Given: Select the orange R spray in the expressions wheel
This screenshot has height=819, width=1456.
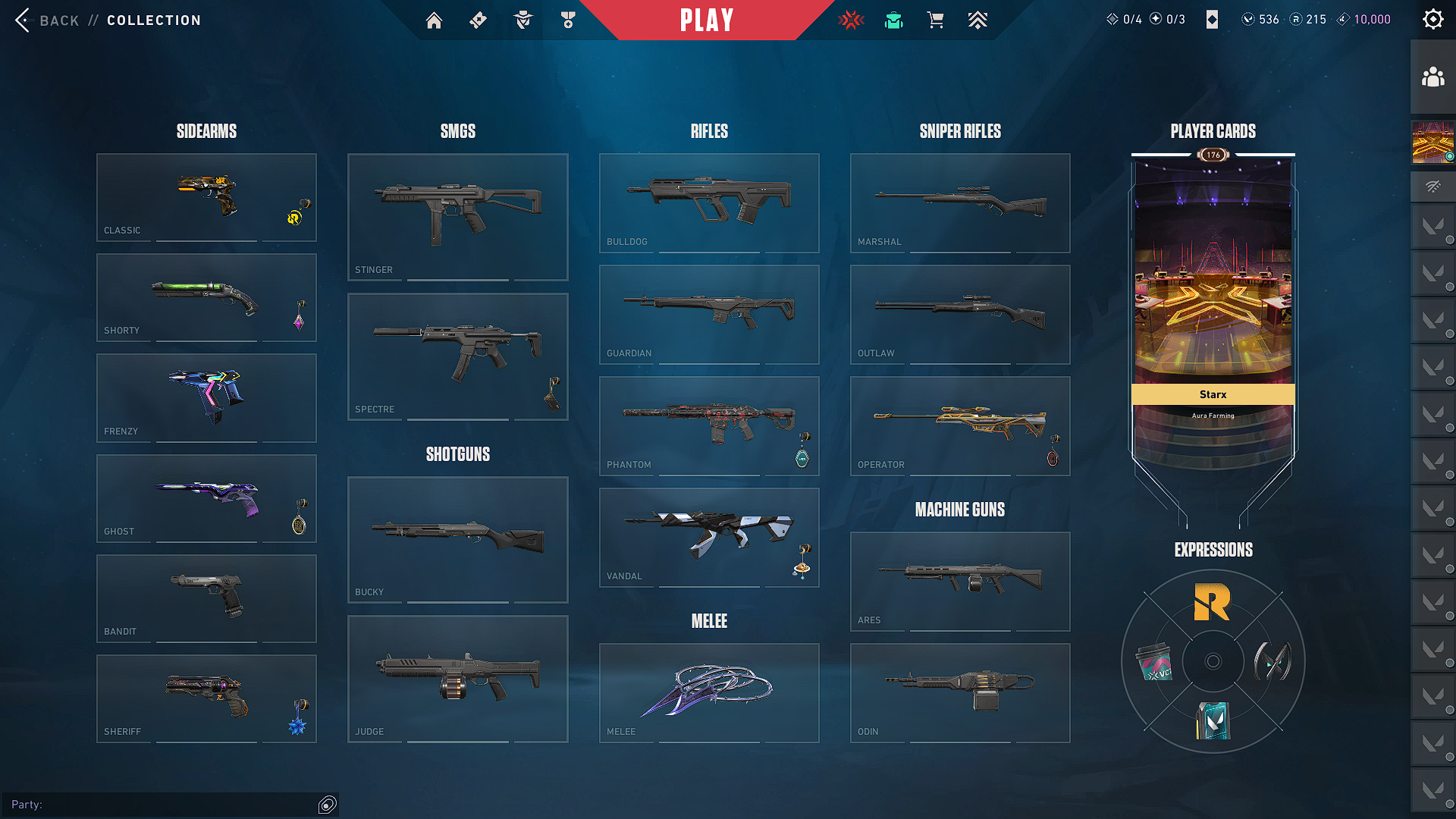Looking at the screenshot, I should 1212,603.
